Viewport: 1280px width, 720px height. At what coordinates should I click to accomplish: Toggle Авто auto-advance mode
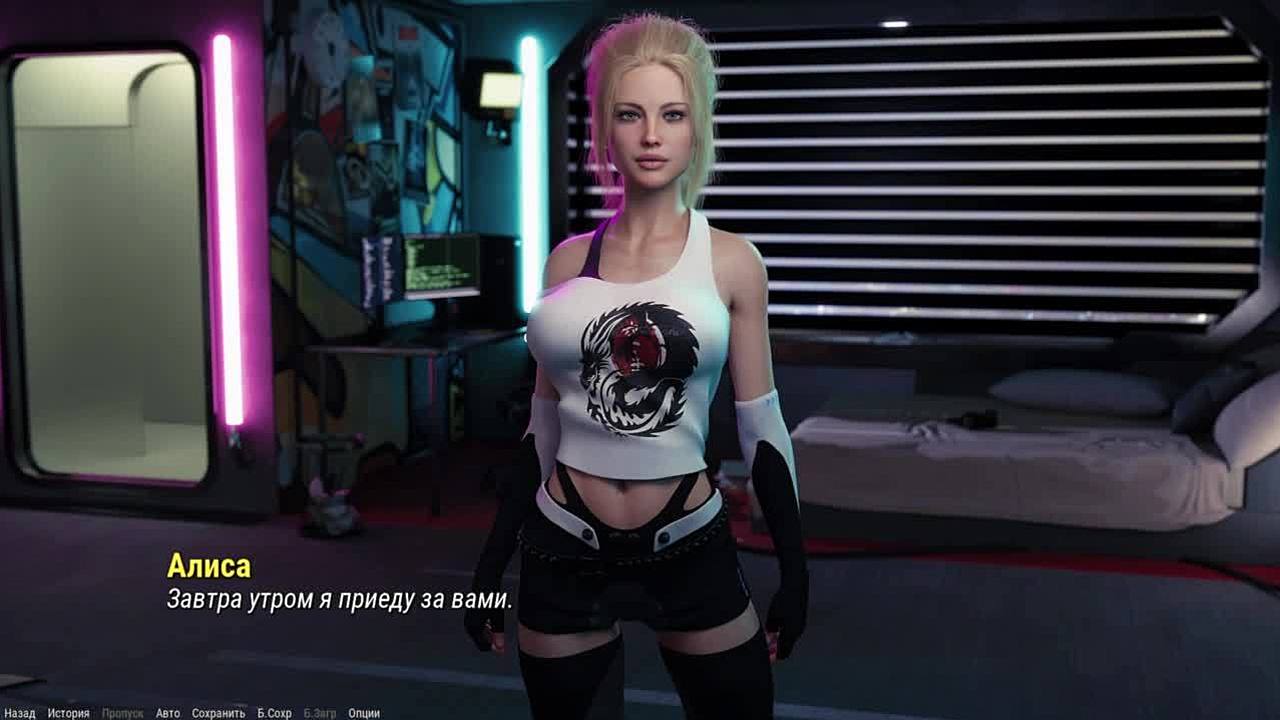pyautogui.click(x=168, y=713)
